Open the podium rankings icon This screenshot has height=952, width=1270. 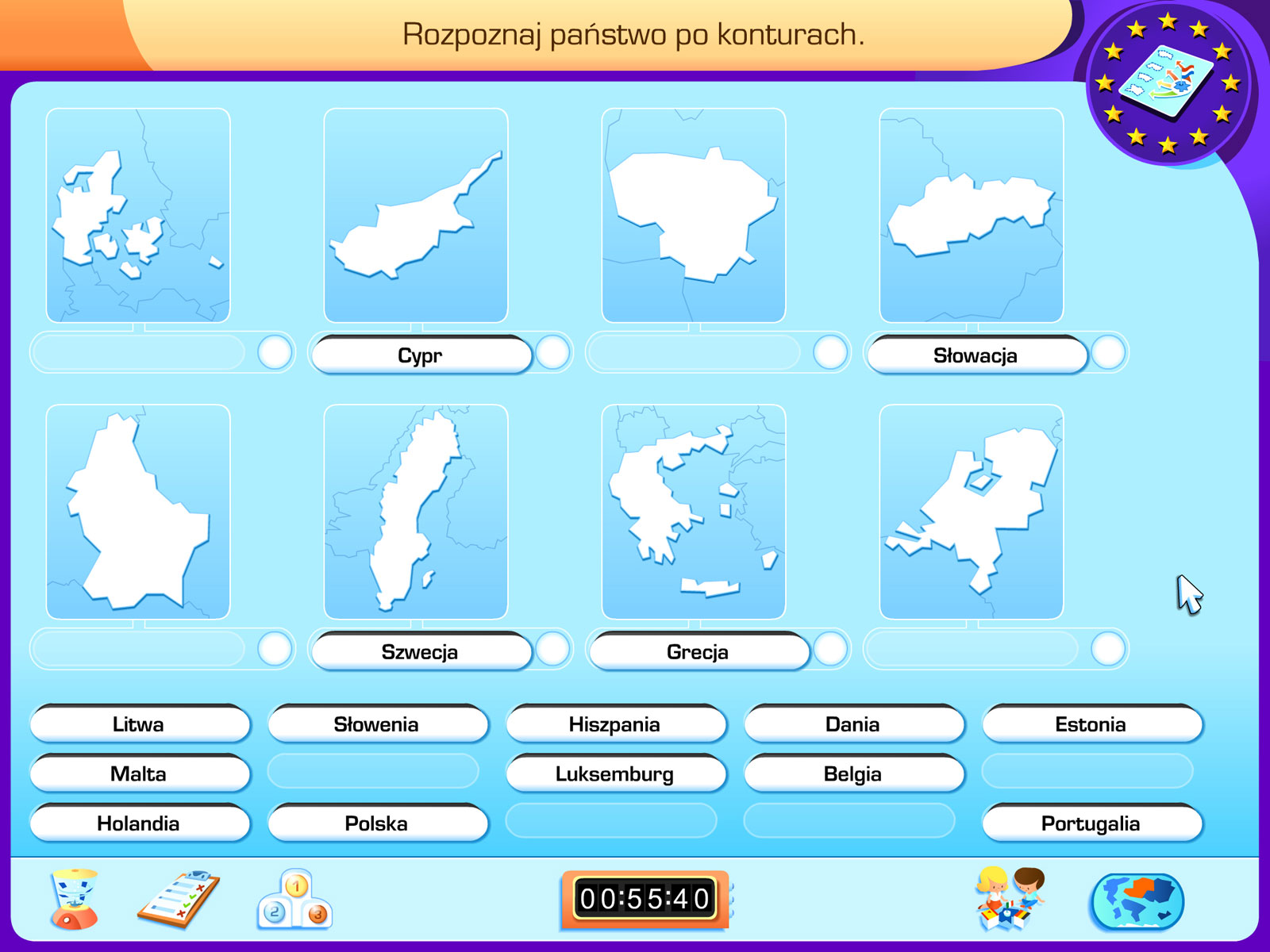pyautogui.click(x=294, y=900)
